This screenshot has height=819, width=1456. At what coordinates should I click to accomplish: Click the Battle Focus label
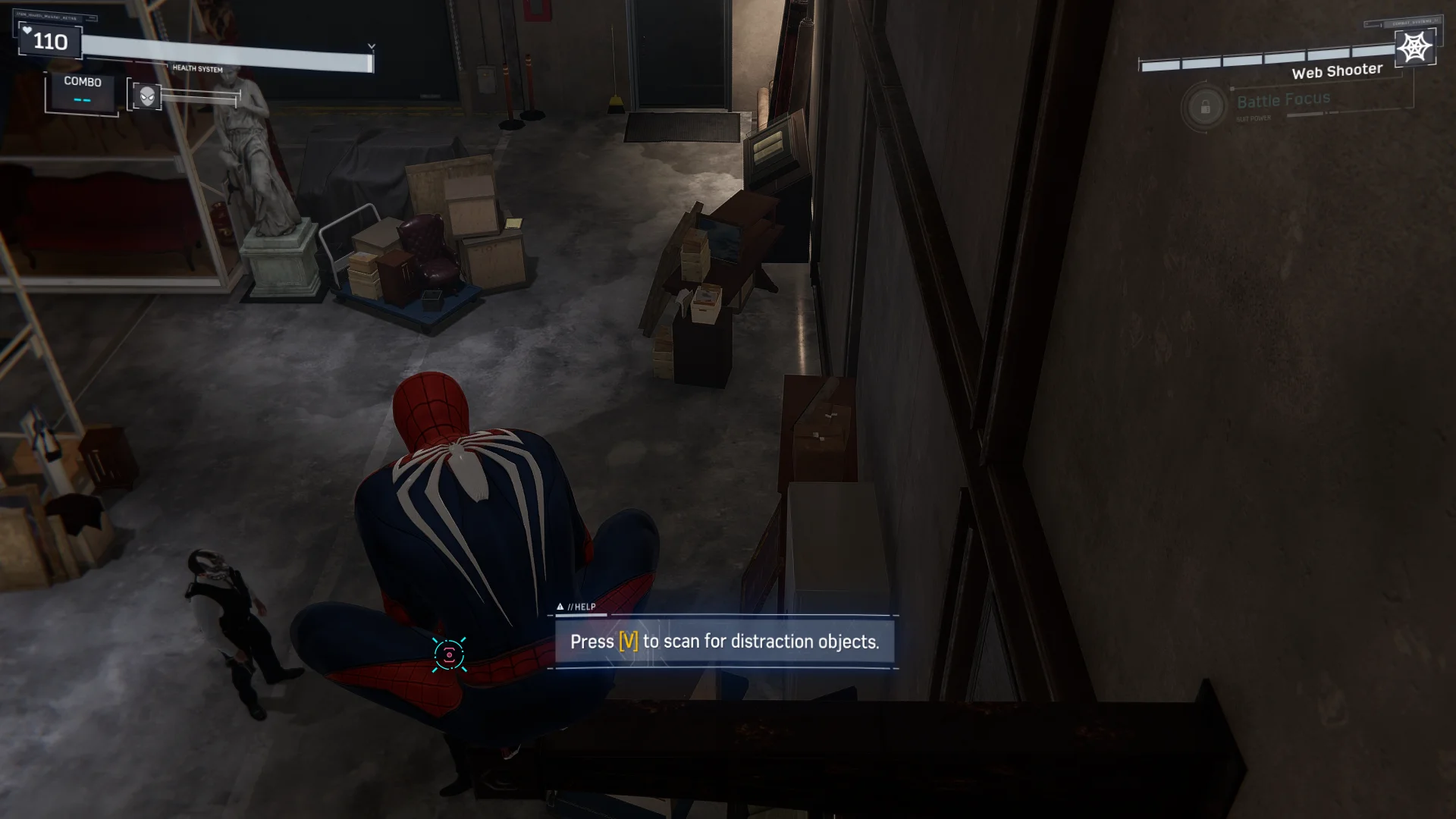click(1283, 99)
